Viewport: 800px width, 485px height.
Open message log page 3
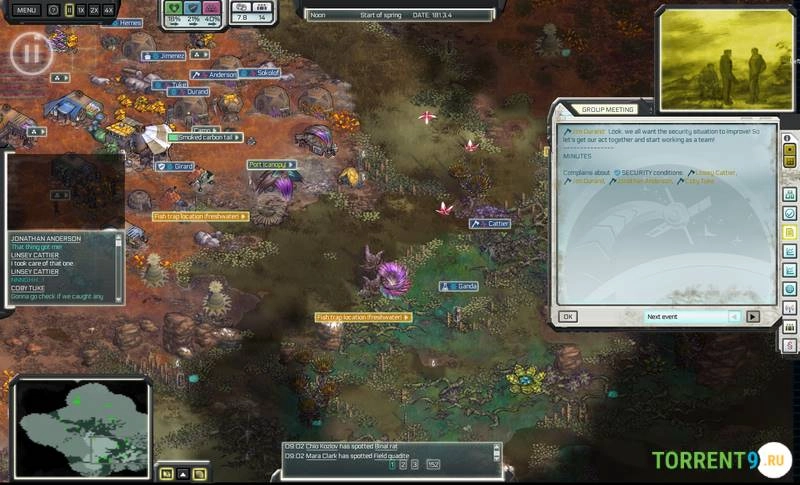[x=415, y=464]
